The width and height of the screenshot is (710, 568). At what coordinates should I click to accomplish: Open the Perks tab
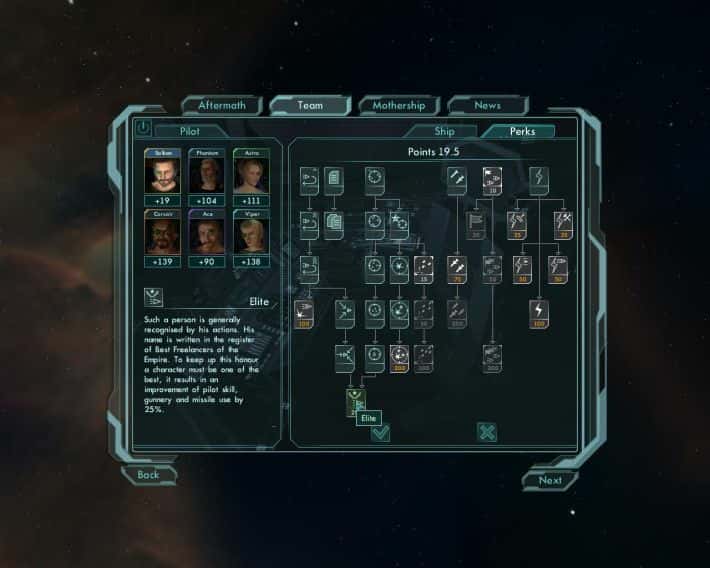[522, 131]
